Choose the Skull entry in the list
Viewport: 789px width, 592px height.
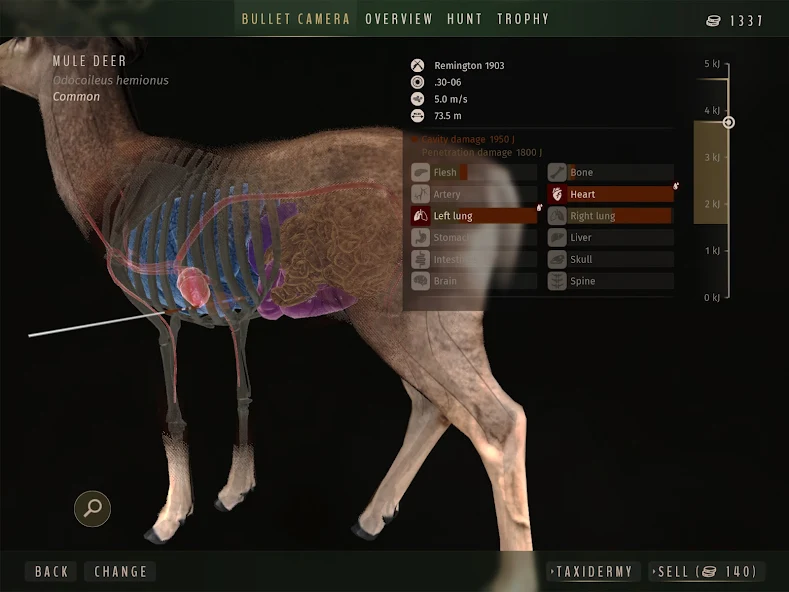point(610,259)
